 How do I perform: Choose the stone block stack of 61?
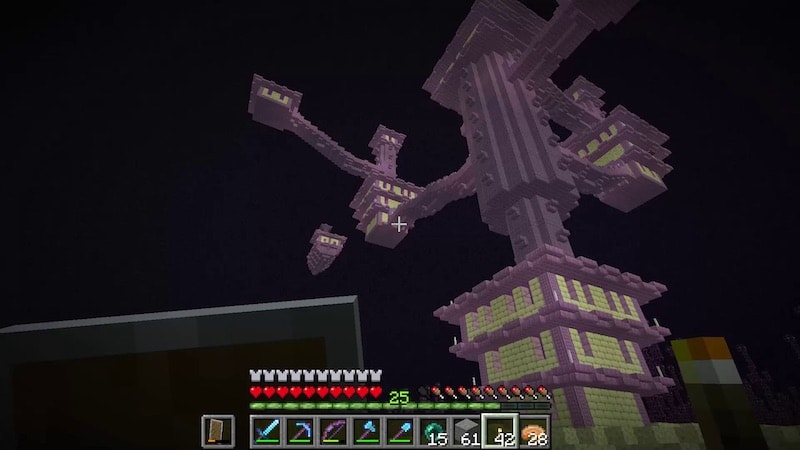(x=467, y=431)
